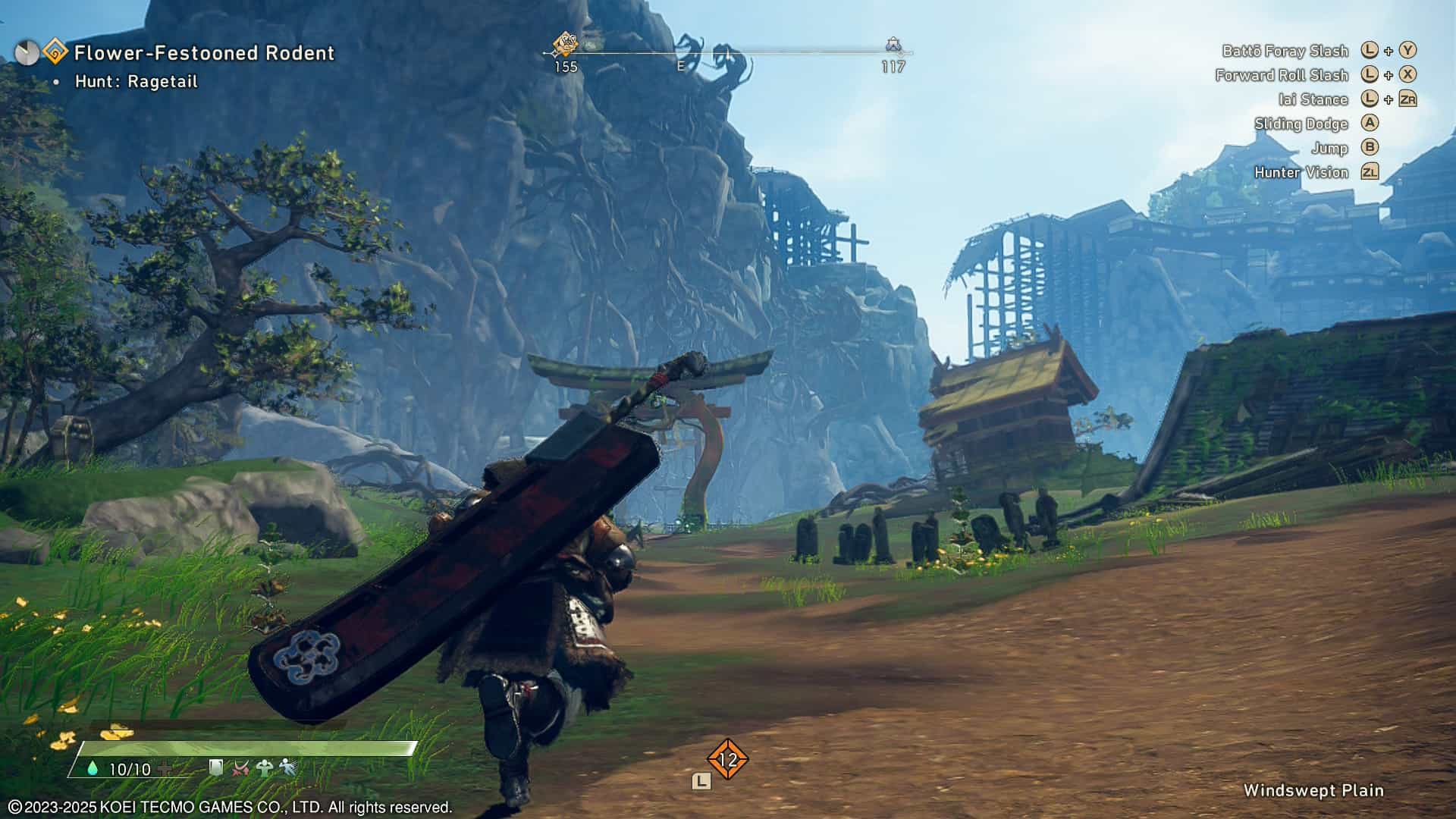Select the kemono target marker on the compass

(x=565, y=44)
